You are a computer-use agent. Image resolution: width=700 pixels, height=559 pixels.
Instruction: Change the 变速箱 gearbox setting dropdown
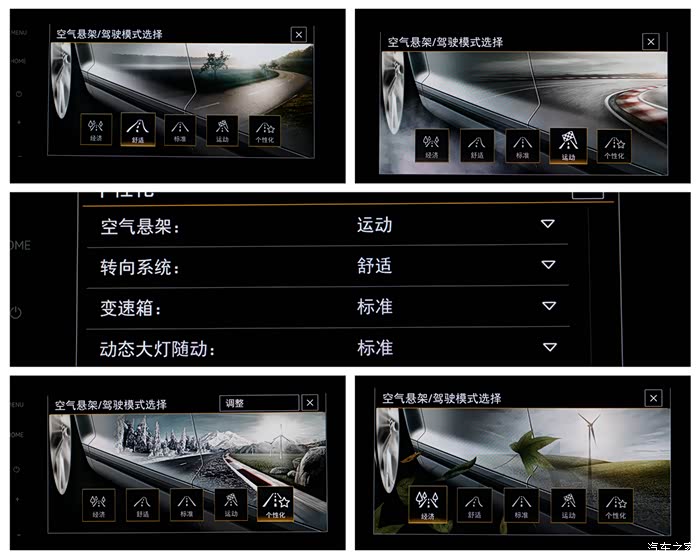point(547,306)
